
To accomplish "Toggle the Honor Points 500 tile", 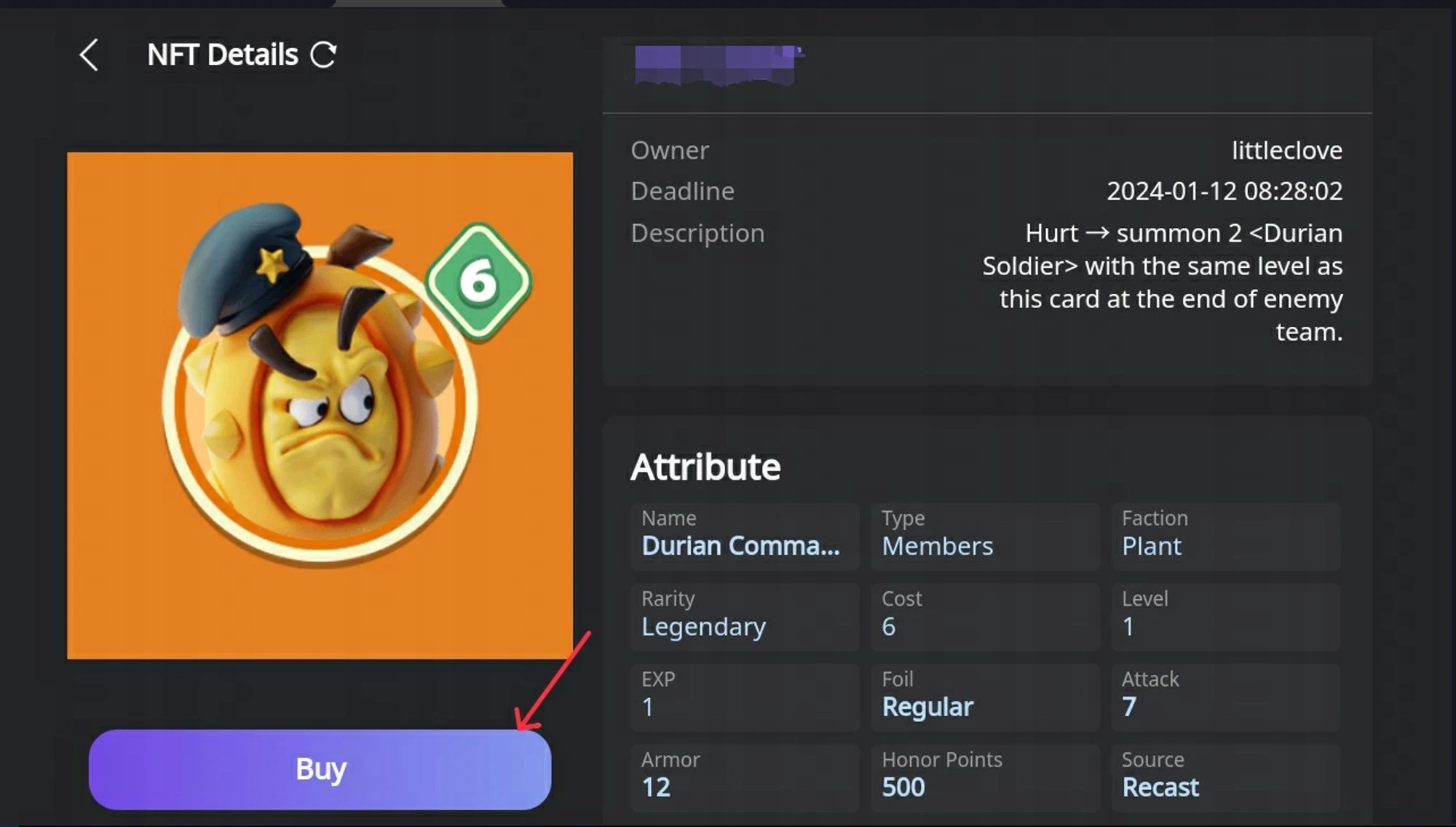I will pyautogui.click(x=984, y=776).
